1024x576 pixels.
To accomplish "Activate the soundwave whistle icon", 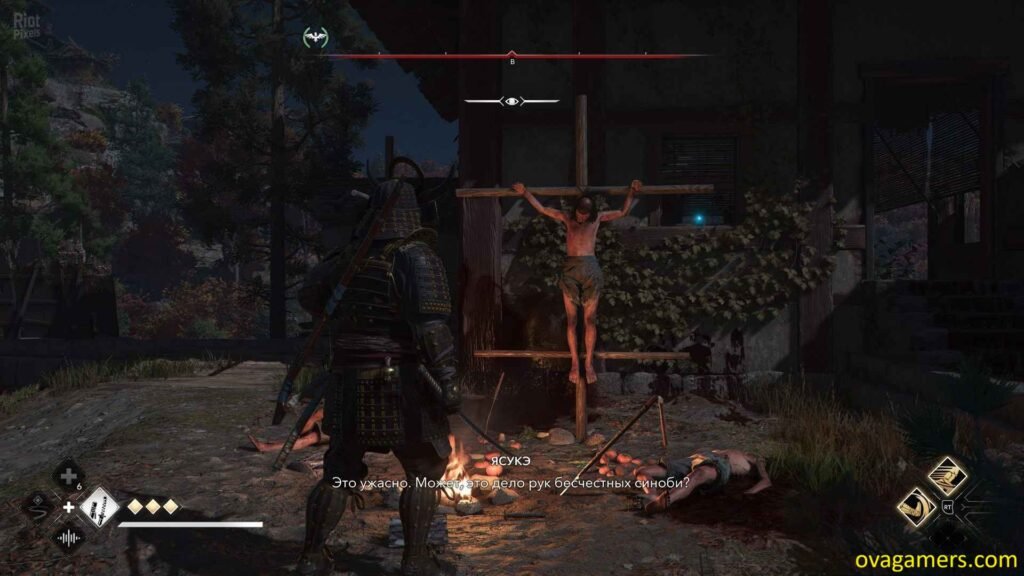I will click(68, 537).
